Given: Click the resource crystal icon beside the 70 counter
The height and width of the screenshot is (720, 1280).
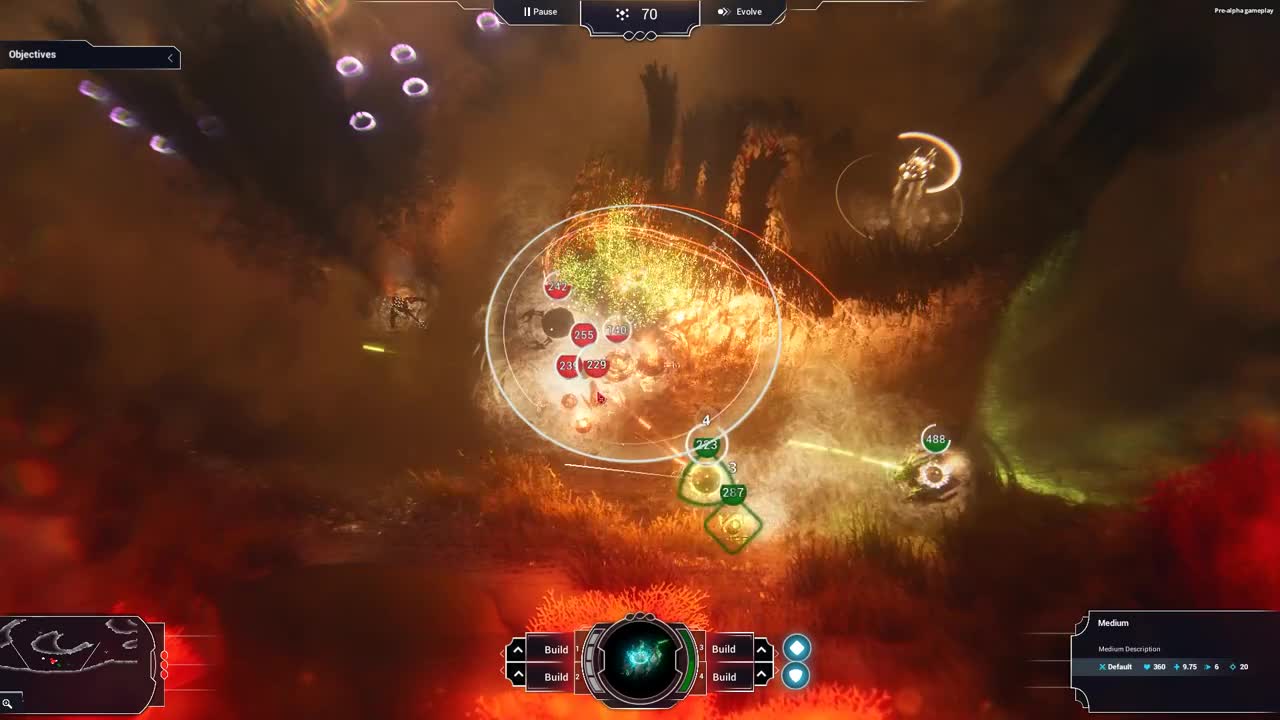Looking at the screenshot, I should (x=622, y=14).
